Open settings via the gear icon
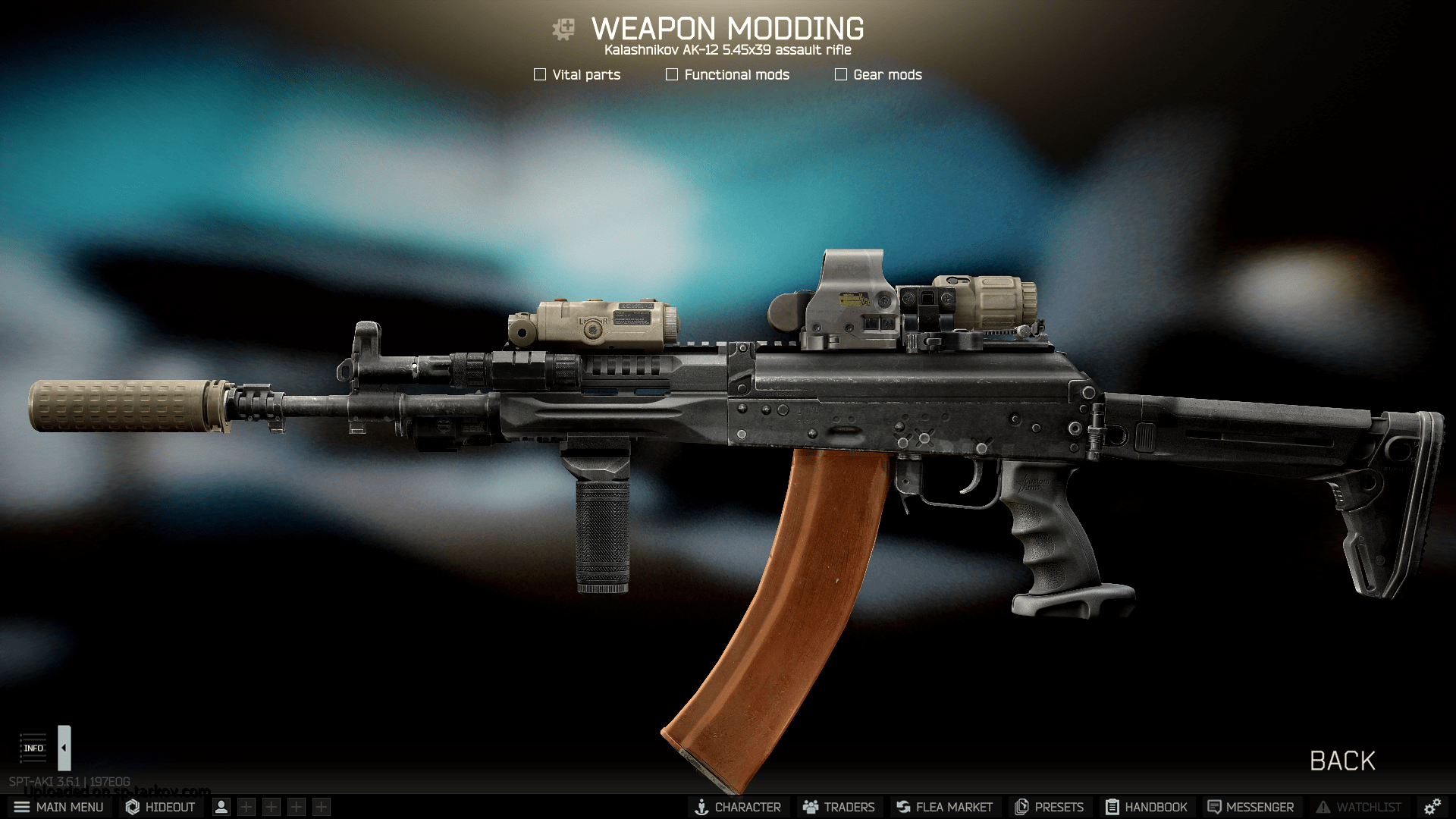1456x819 pixels. (1432, 807)
